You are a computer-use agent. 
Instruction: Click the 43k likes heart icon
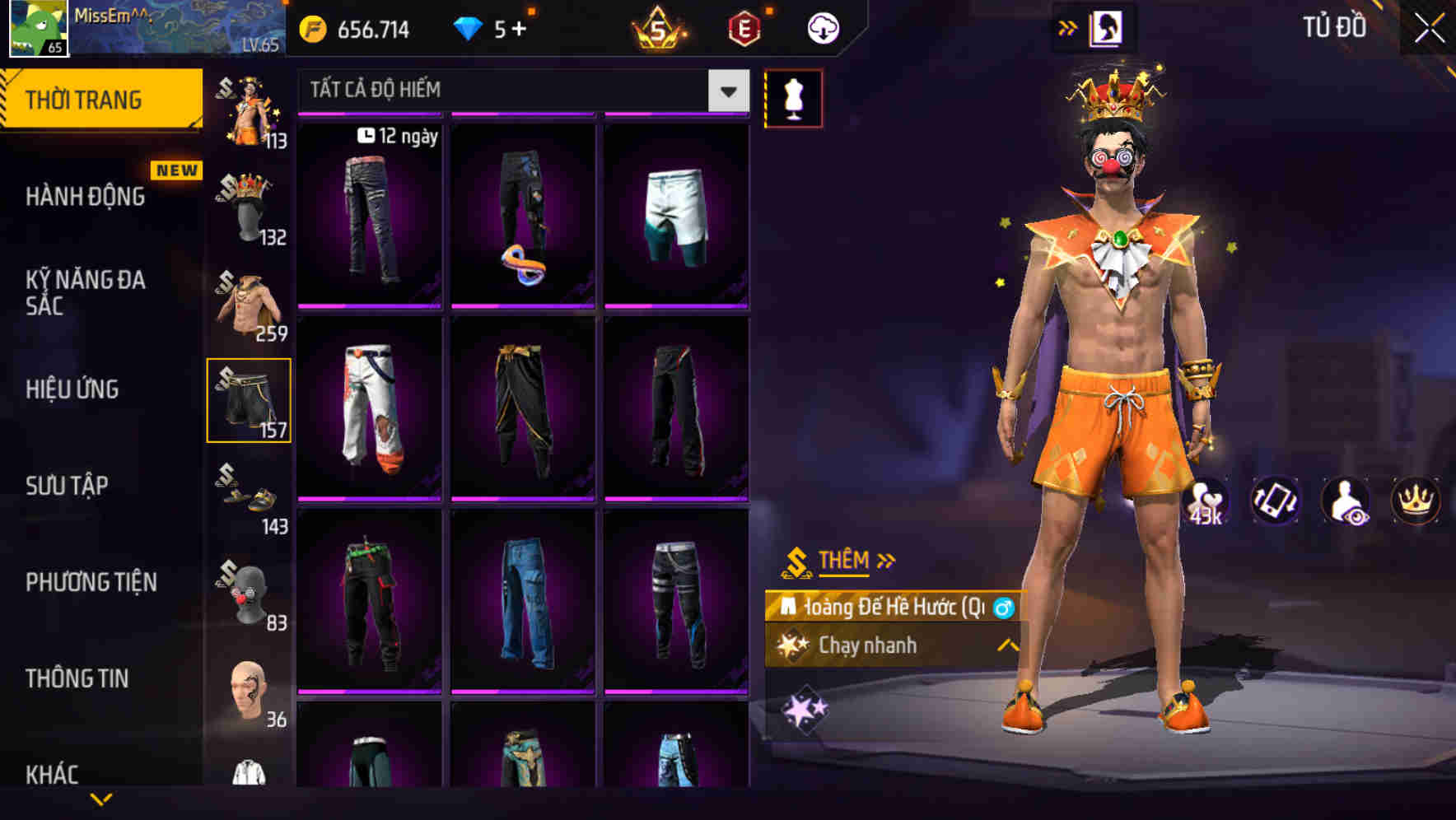coord(1207,501)
